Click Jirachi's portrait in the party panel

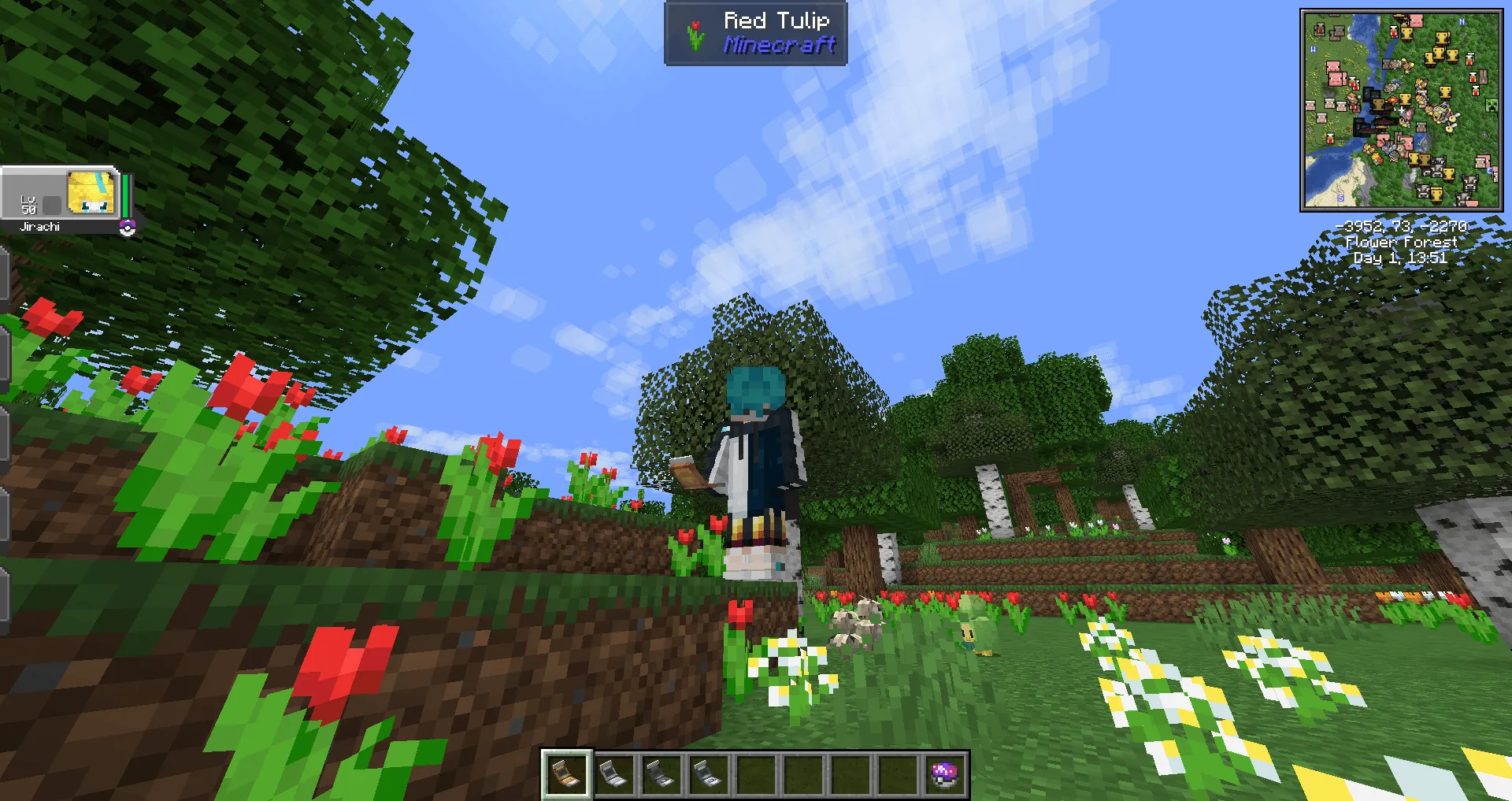91,194
